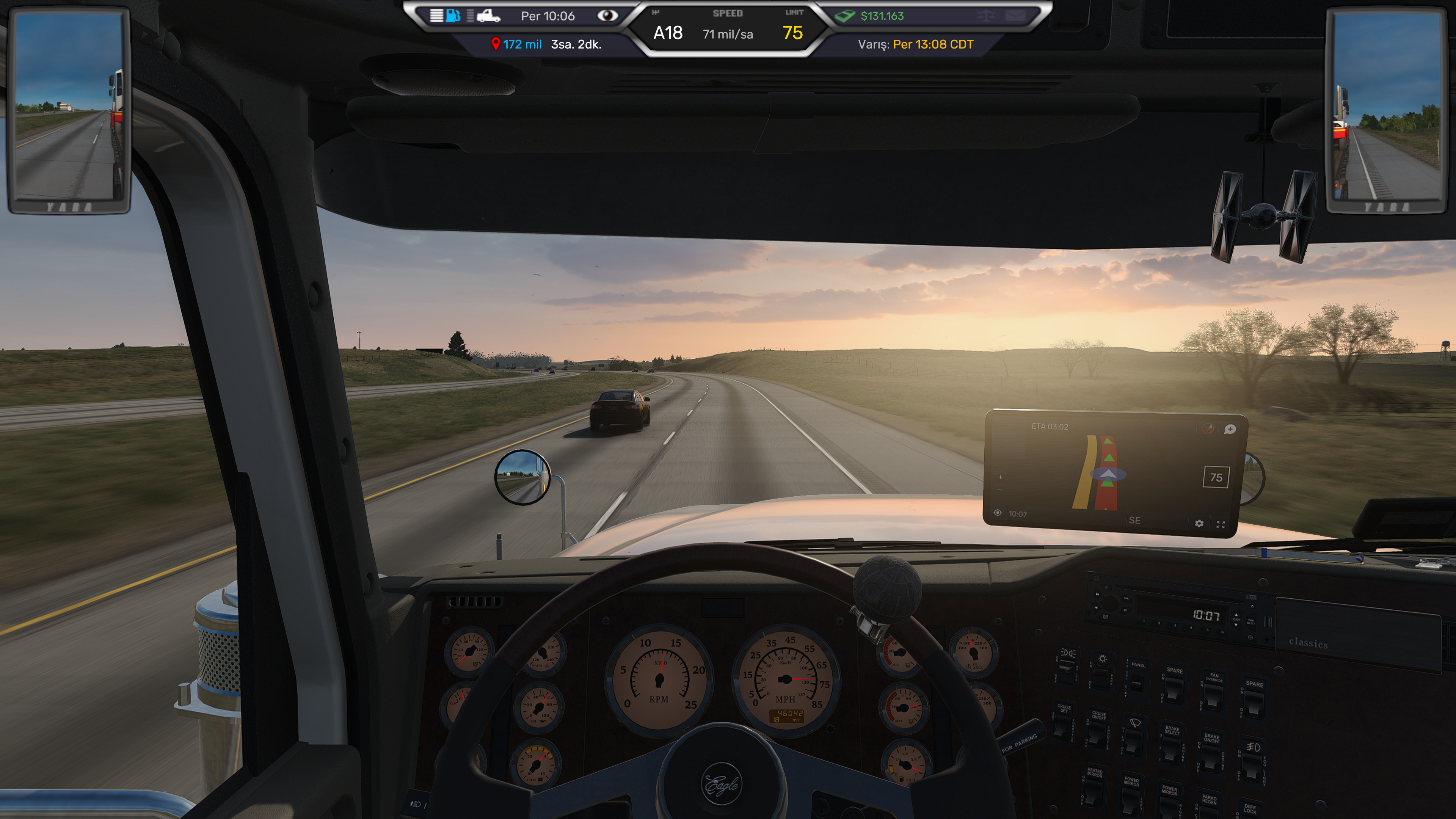Recenter the GPS map on the truck
The width and height of the screenshot is (1456, 819).
[x=998, y=513]
